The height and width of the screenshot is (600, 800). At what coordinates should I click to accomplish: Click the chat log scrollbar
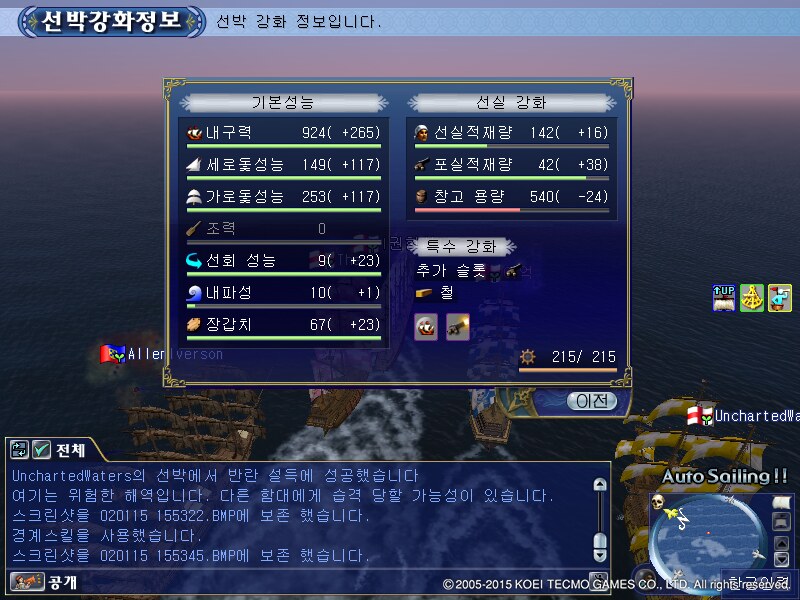(x=599, y=516)
